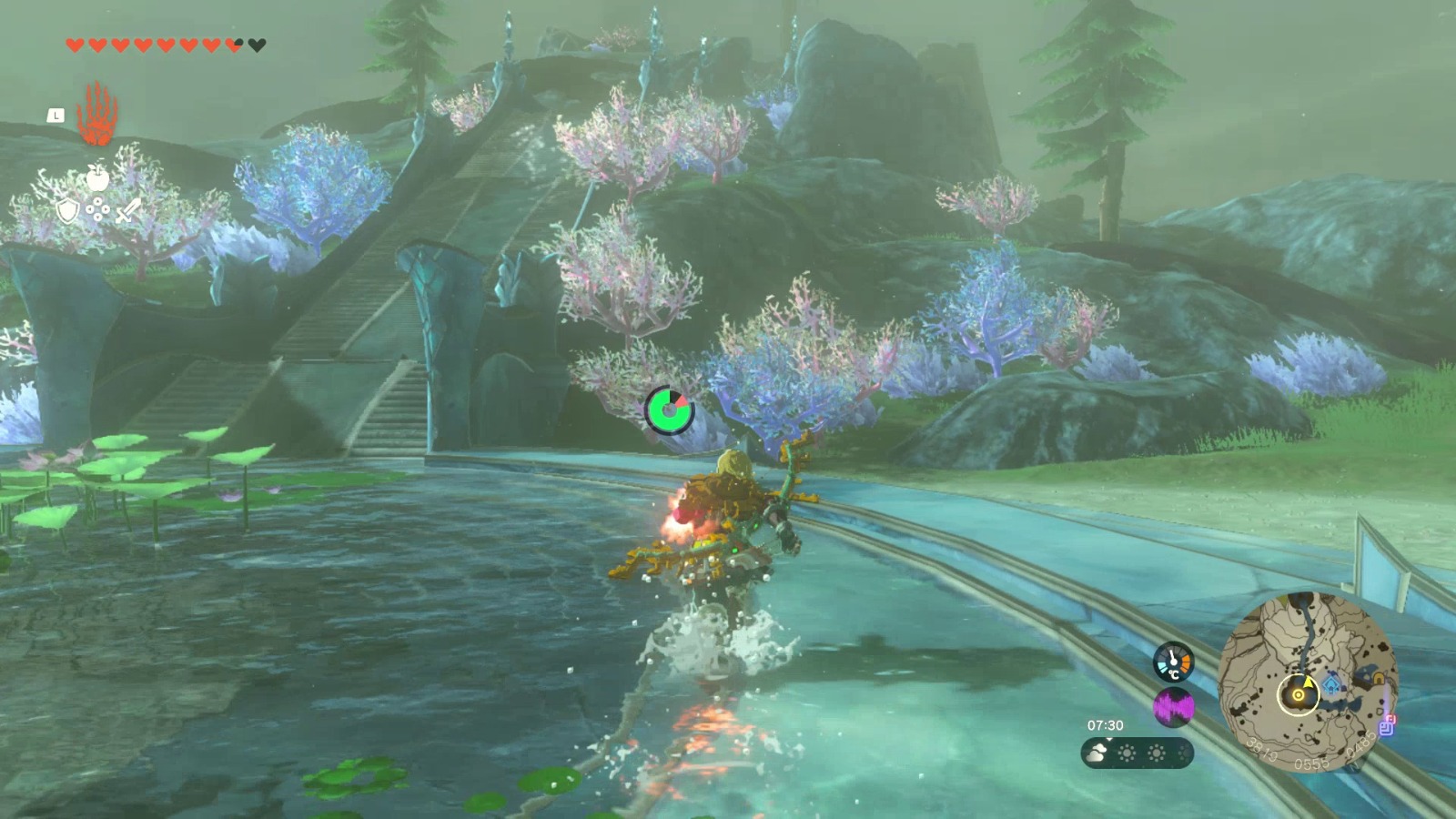
Task: Toggle the L button ability prompt
Action: 56,115
